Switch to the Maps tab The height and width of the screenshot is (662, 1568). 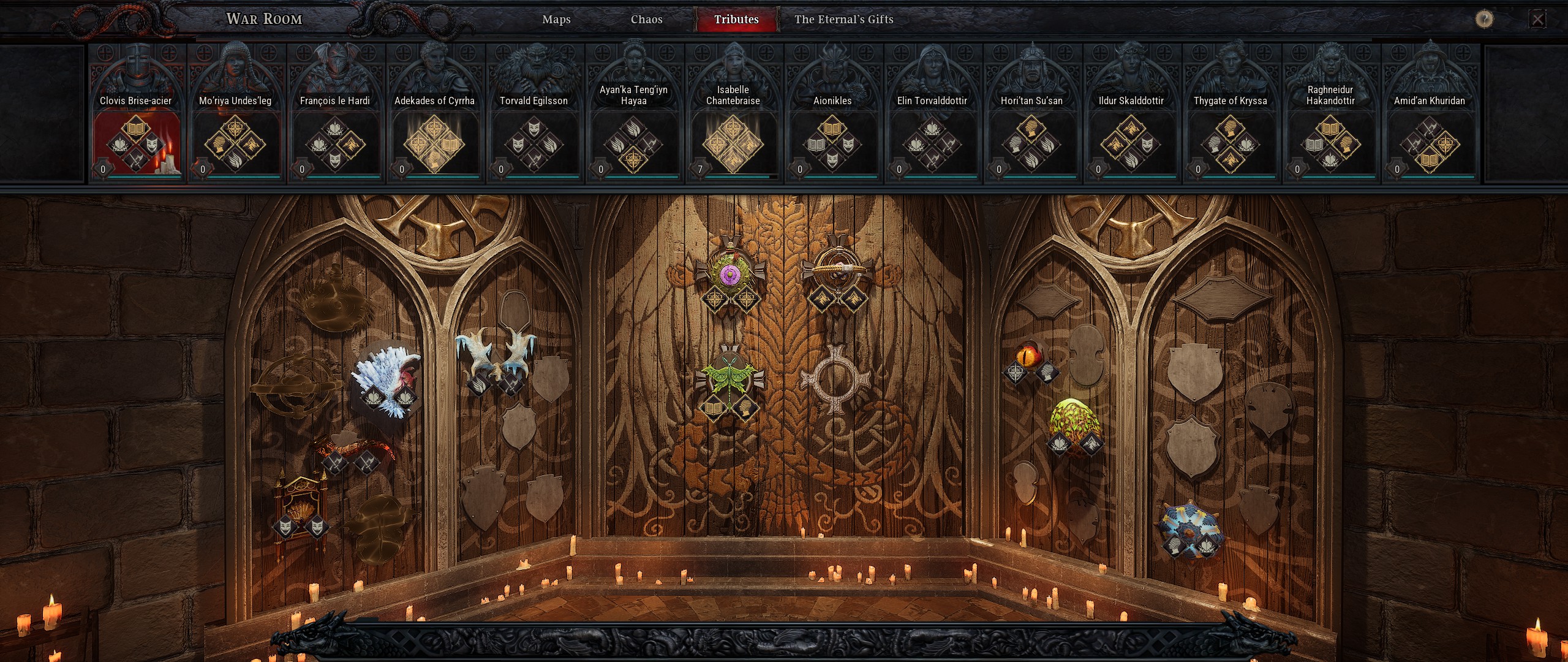(556, 20)
